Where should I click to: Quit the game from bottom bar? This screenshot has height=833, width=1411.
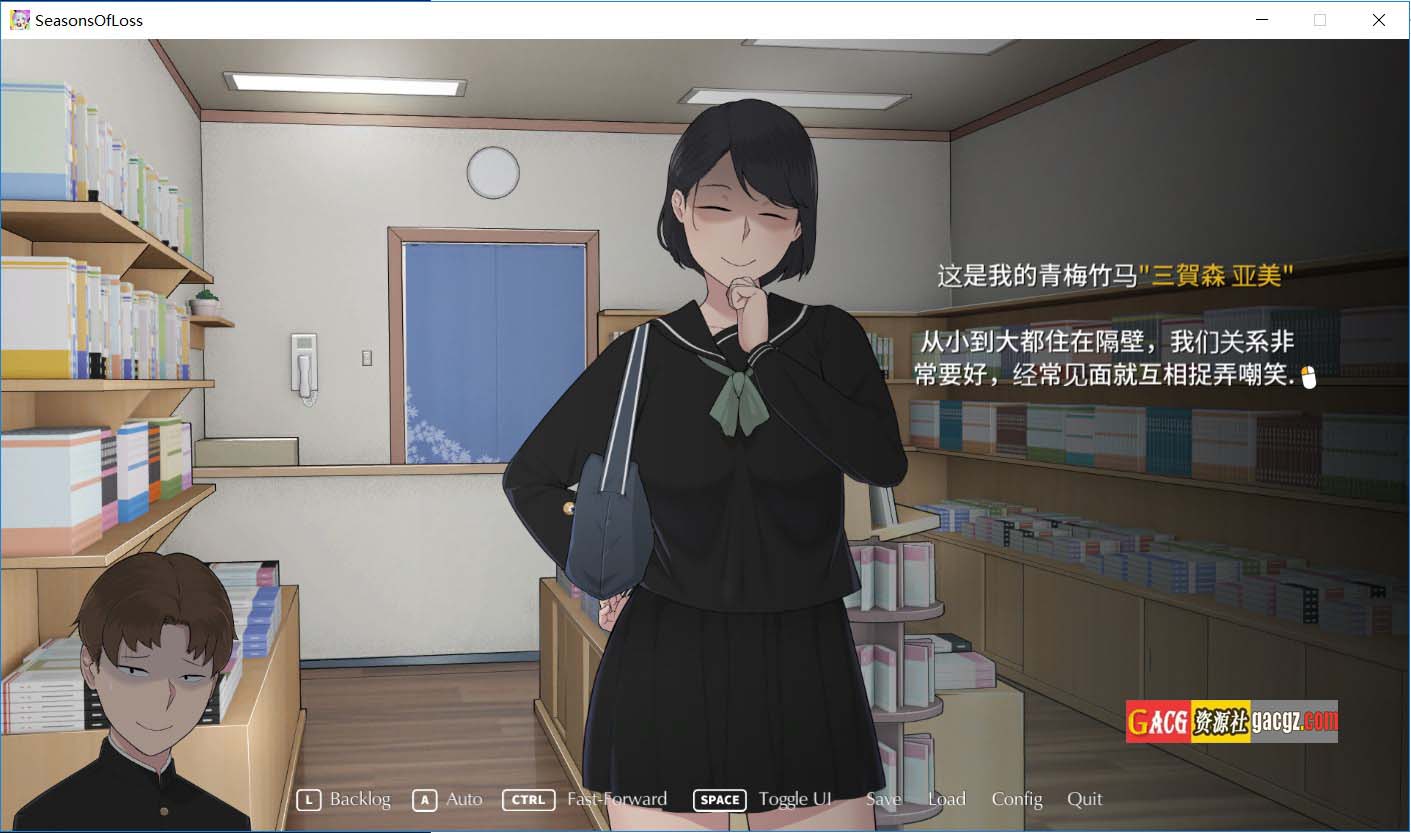coord(1084,799)
